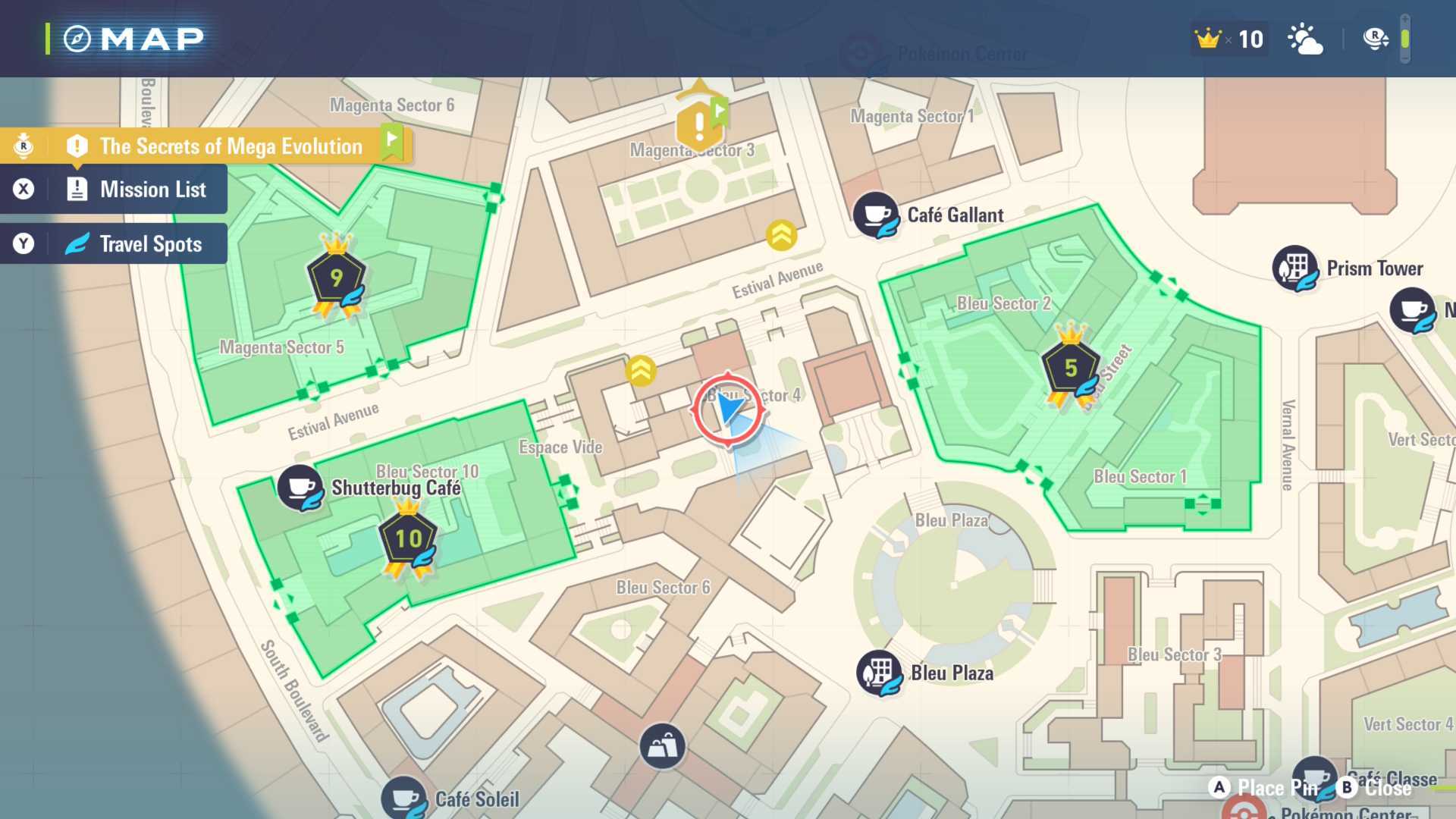1456x819 pixels.
Task: Select the Café Soleil marker
Action: click(404, 799)
